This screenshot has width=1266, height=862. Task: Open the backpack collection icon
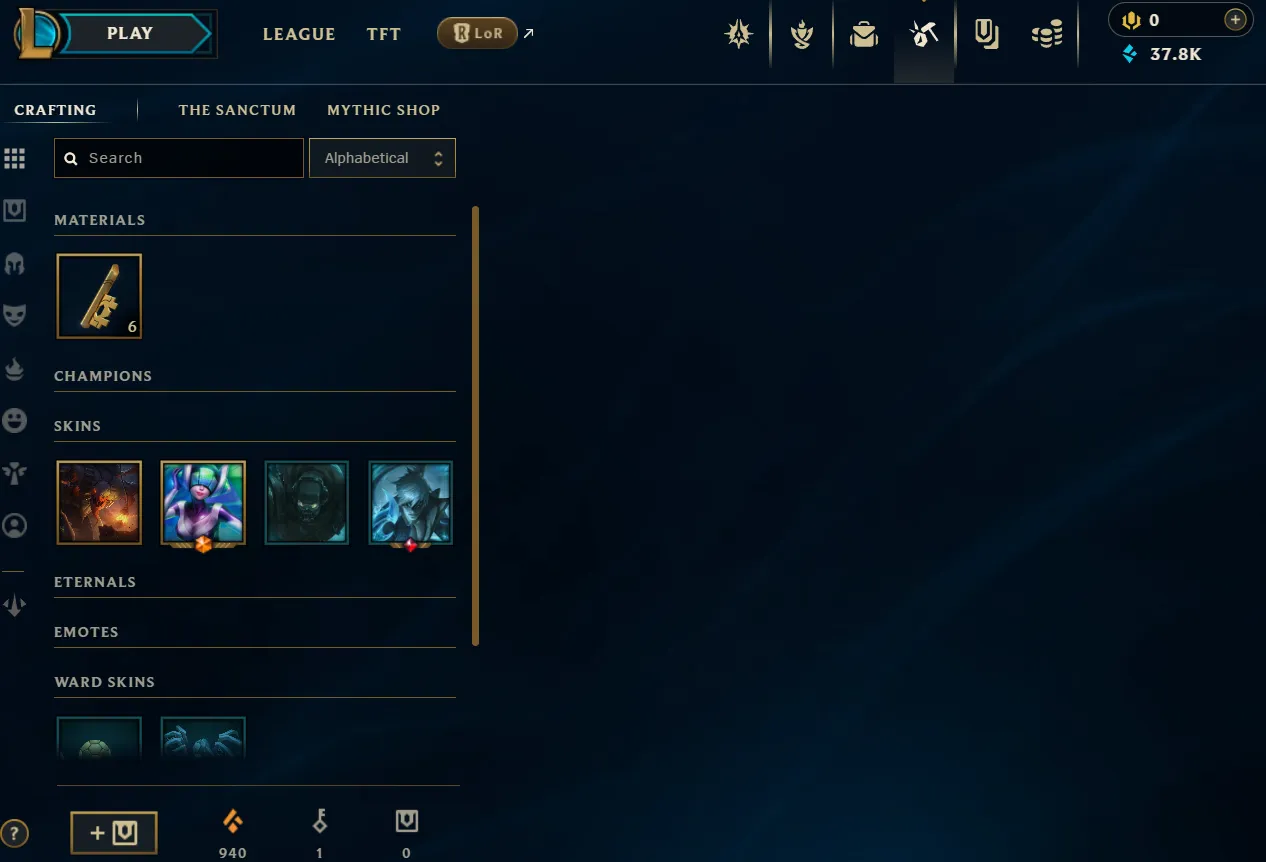863,35
